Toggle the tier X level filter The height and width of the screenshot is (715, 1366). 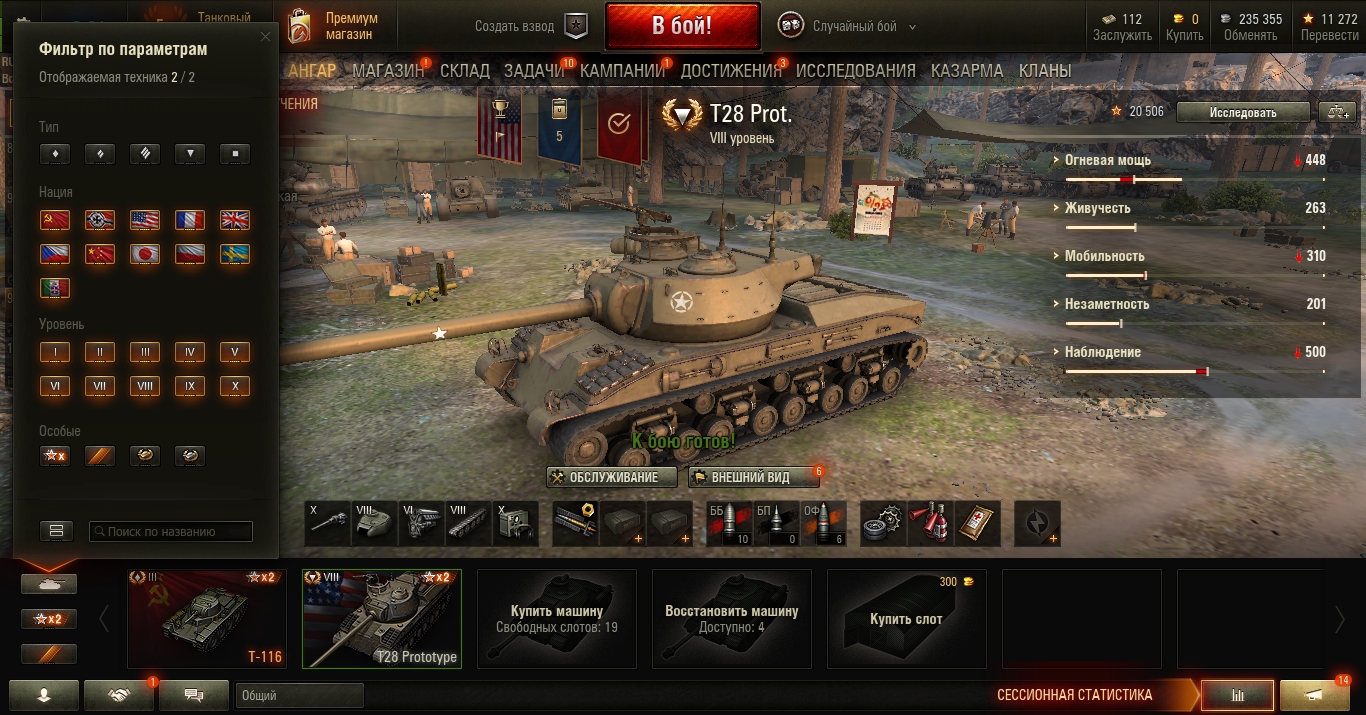click(234, 386)
